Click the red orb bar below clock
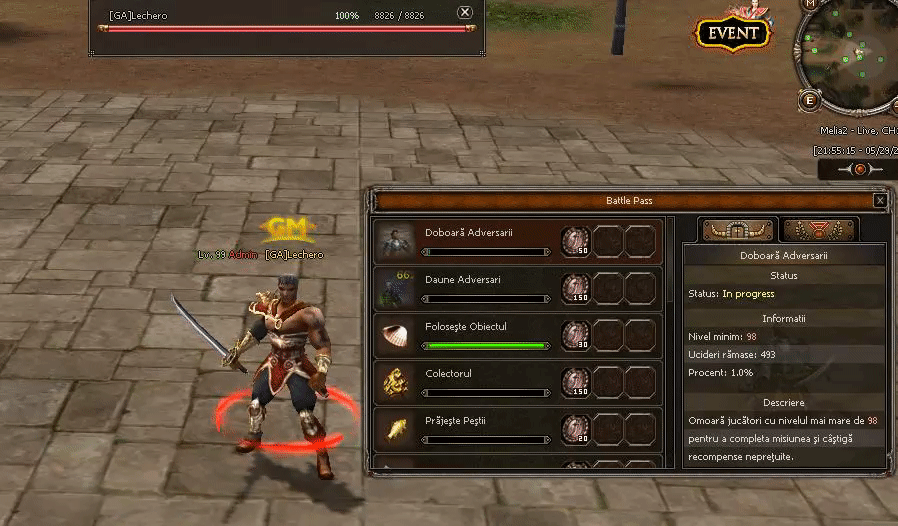Image resolution: width=898 pixels, height=526 pixels. coord(859,170)
